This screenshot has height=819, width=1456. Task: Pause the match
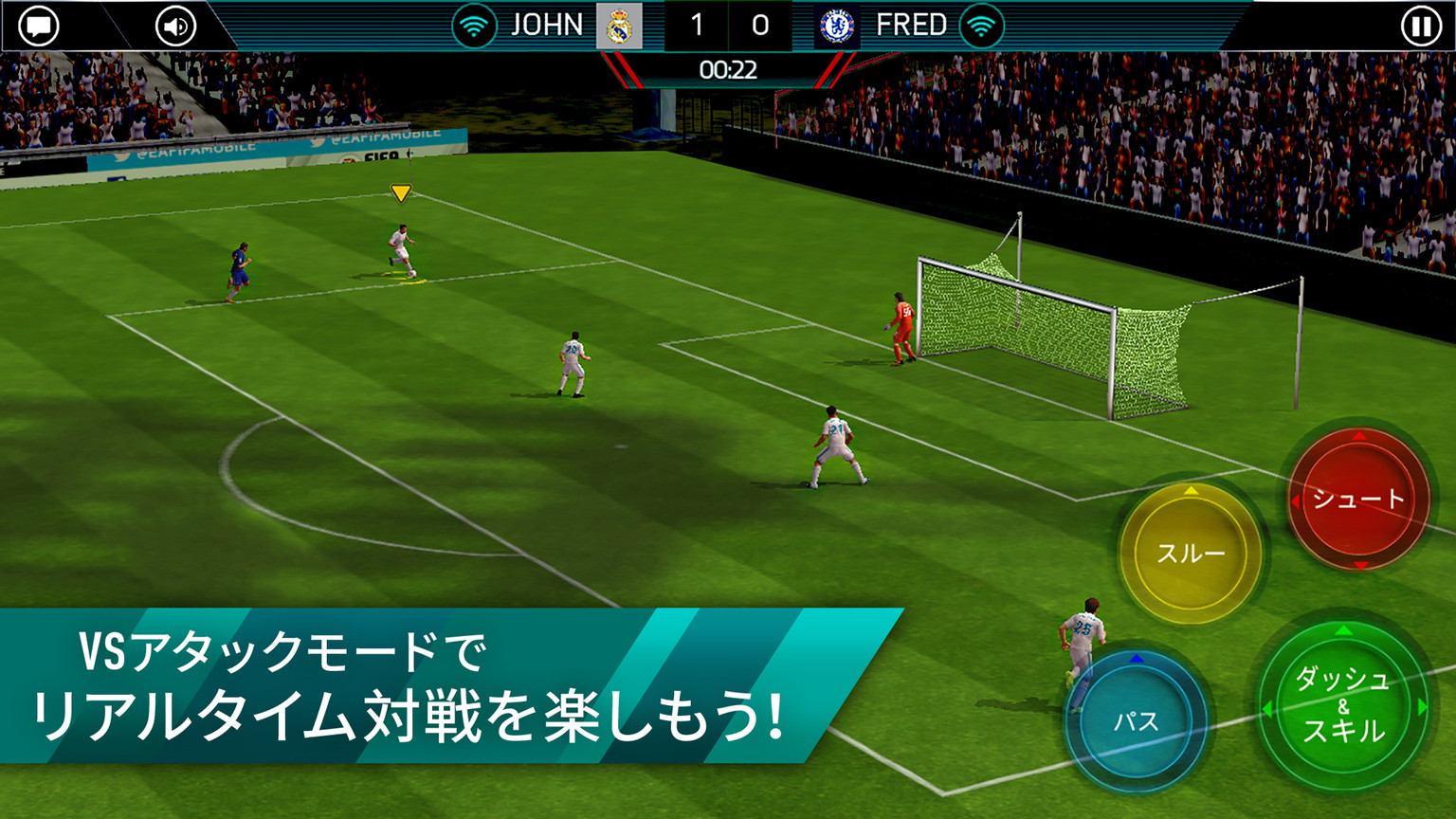point(1420,26)
